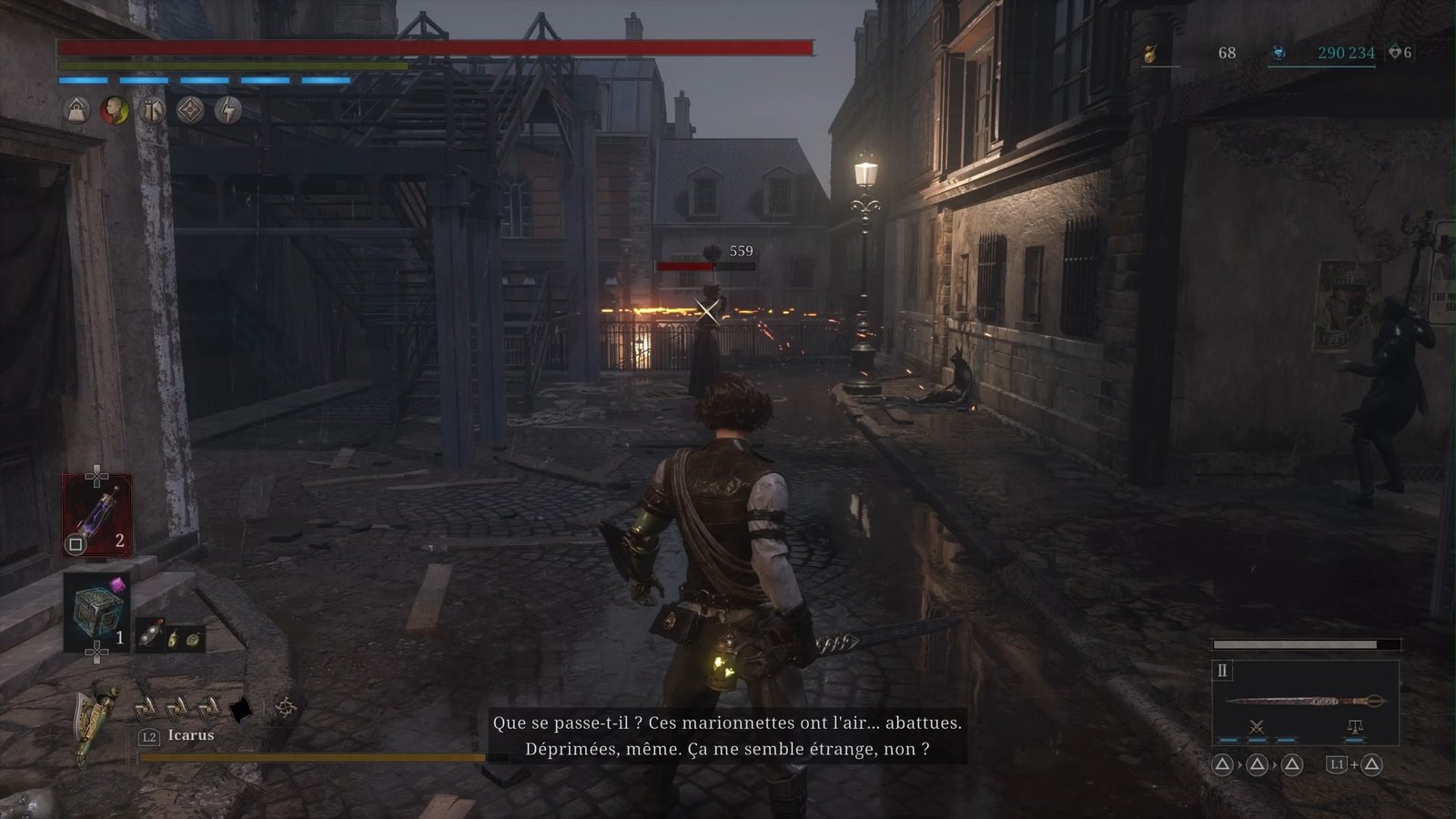Viewport: 1456px width, 819px height.
Task: Click the grinder item in the queue
Action: [x=151, y=636]
